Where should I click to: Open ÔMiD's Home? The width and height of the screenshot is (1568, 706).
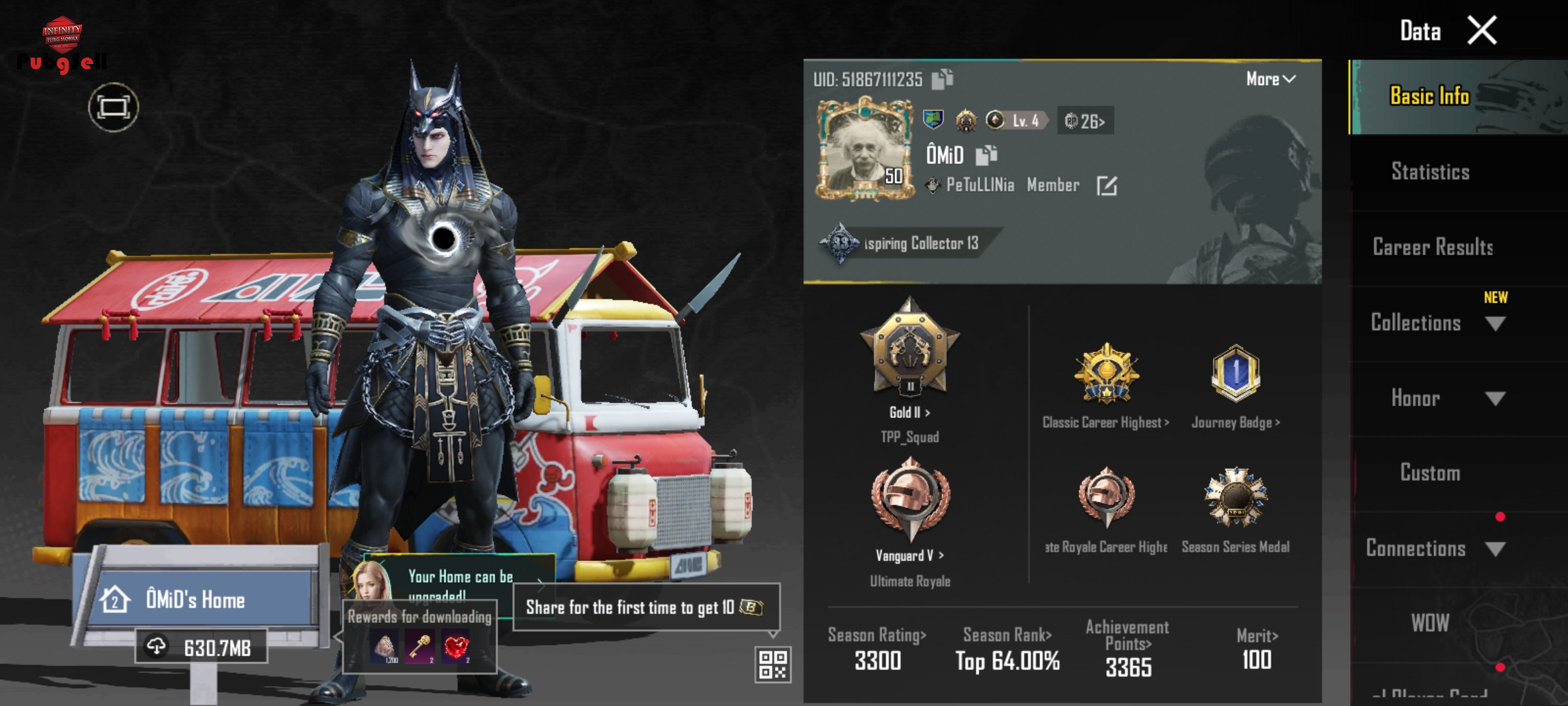coord(196,599)
